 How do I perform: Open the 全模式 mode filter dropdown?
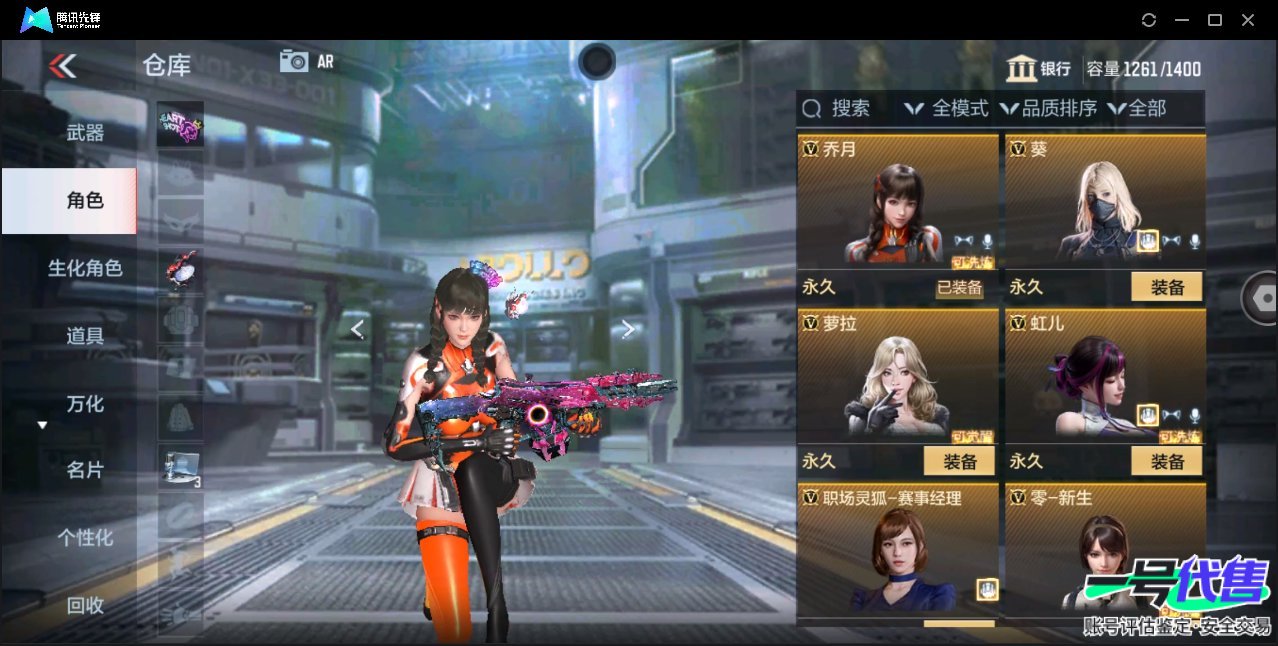tap(946, 108)
